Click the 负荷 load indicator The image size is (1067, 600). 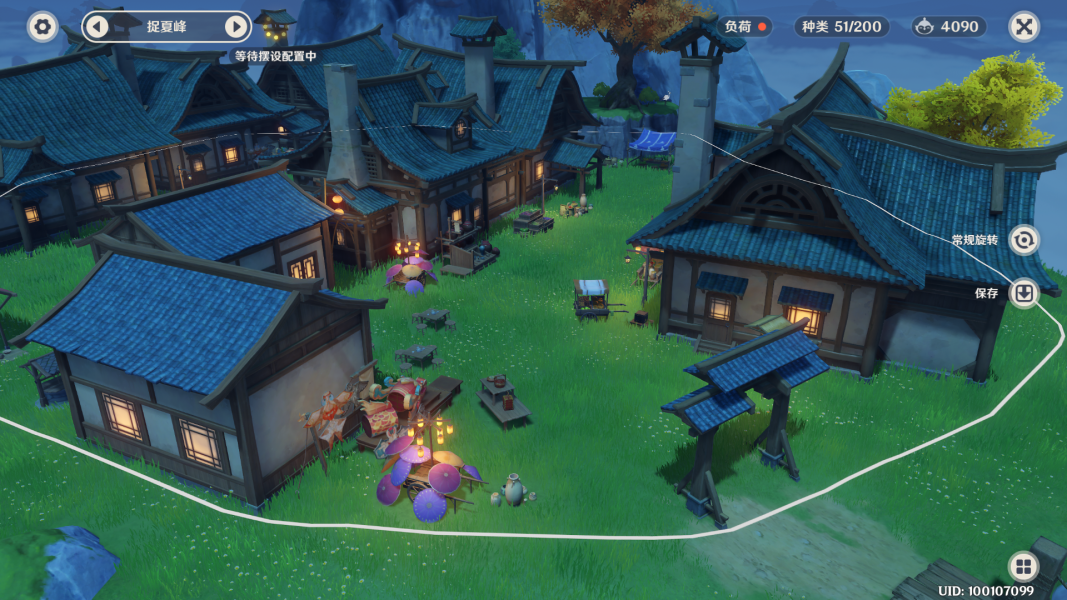[746, 27]
